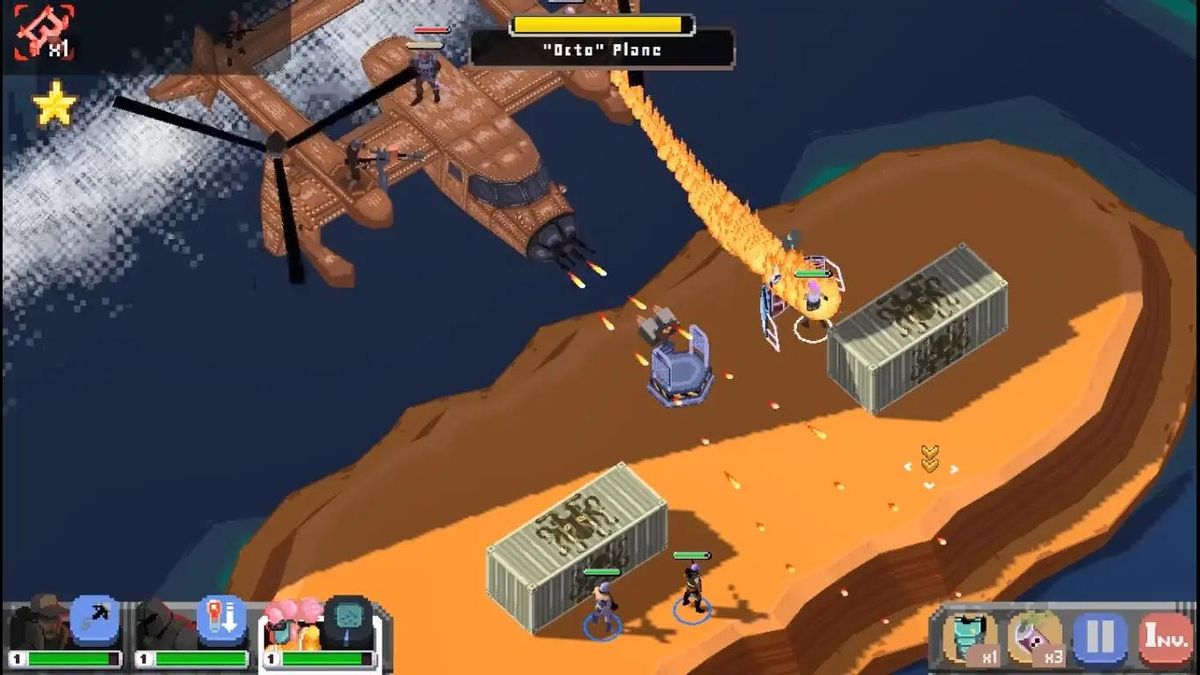Open the red Inv. inventory button
This screenshot has width=1200, height=675.
click(x=1164, y=637)
